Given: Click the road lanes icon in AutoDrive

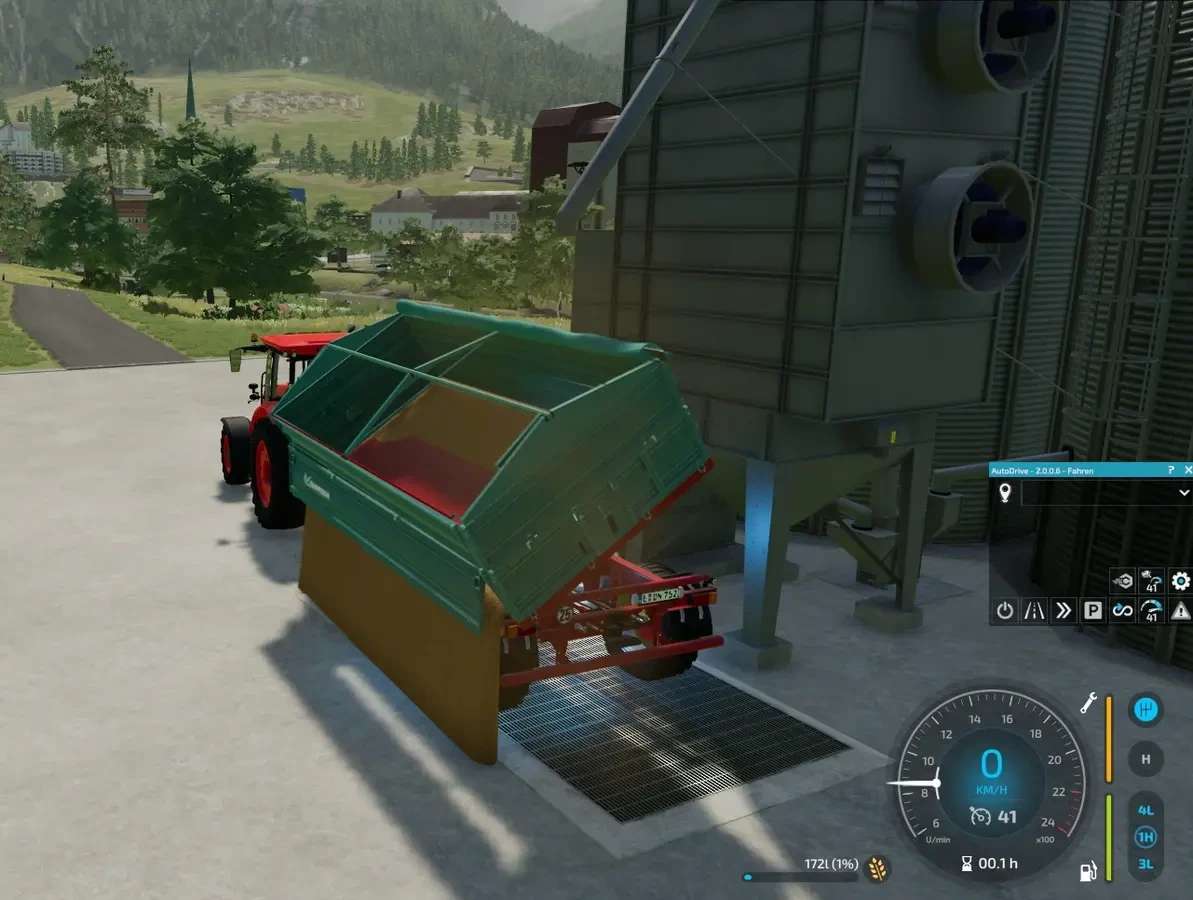Looking at the screenshot, I should click(x=1034, y=610).
